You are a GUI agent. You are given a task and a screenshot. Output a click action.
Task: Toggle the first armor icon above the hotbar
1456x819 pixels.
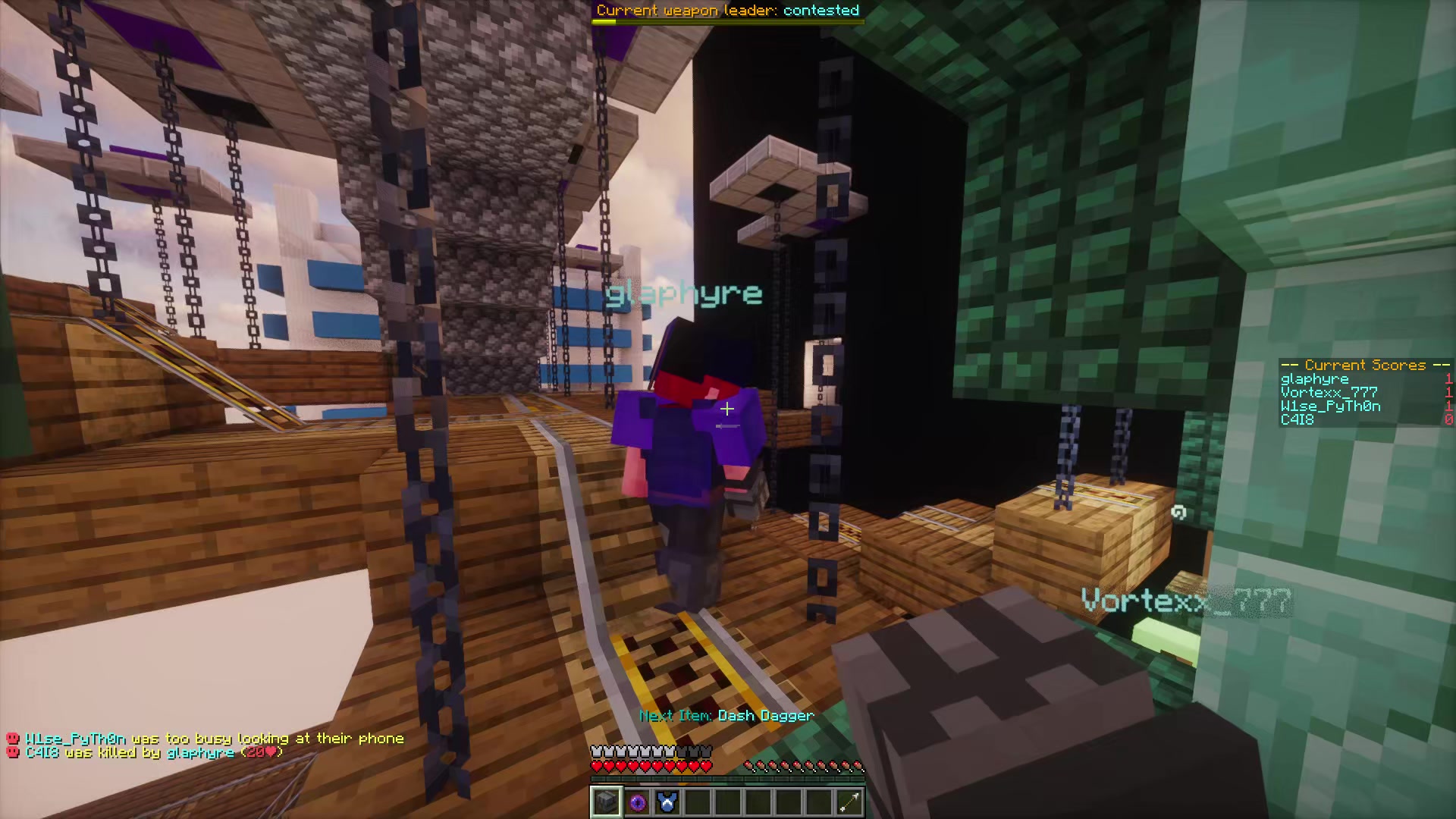pyautogui.click(x=596, y=749)
